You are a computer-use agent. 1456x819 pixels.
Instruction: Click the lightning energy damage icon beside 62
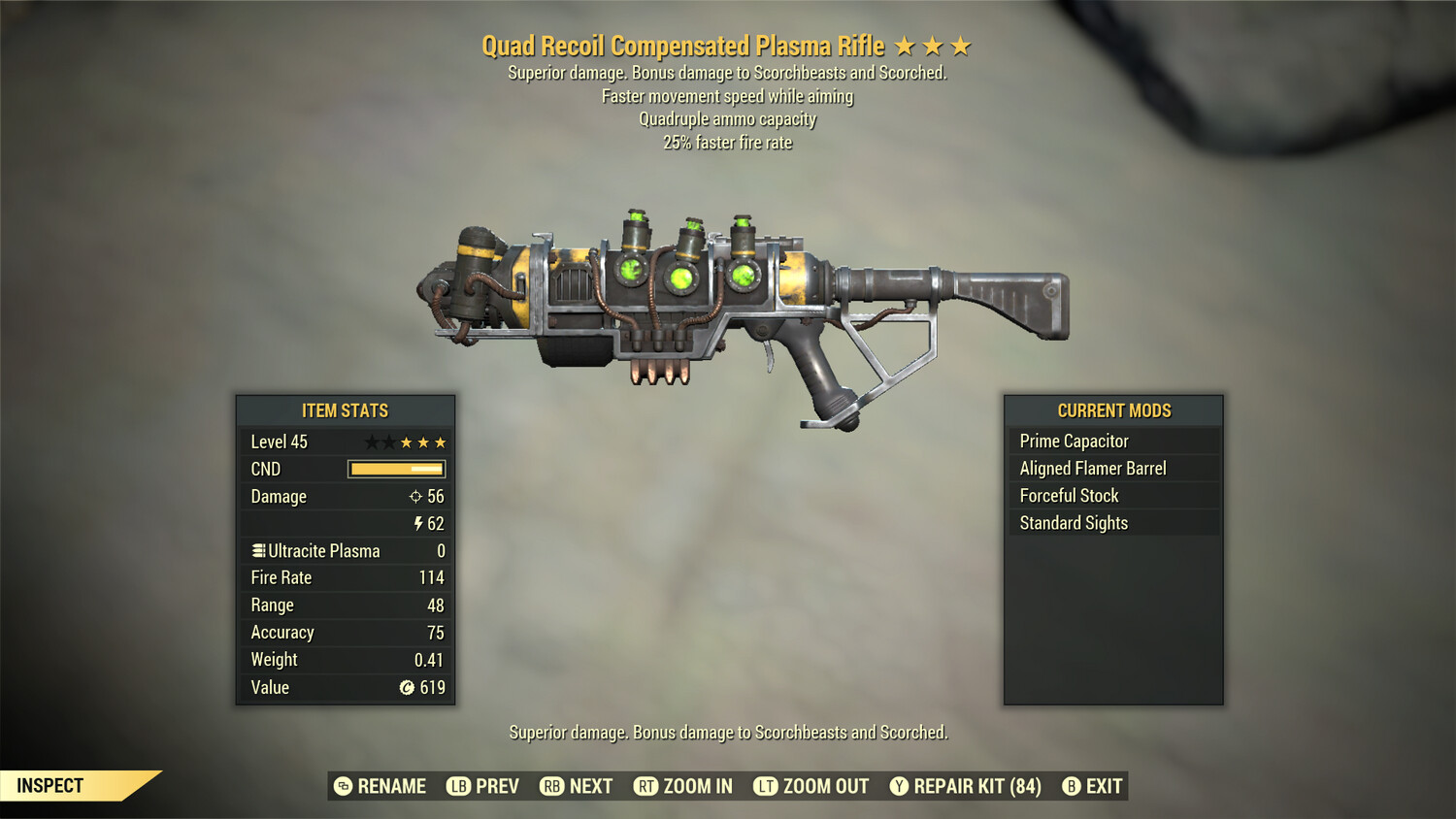[x=418, y=524]
